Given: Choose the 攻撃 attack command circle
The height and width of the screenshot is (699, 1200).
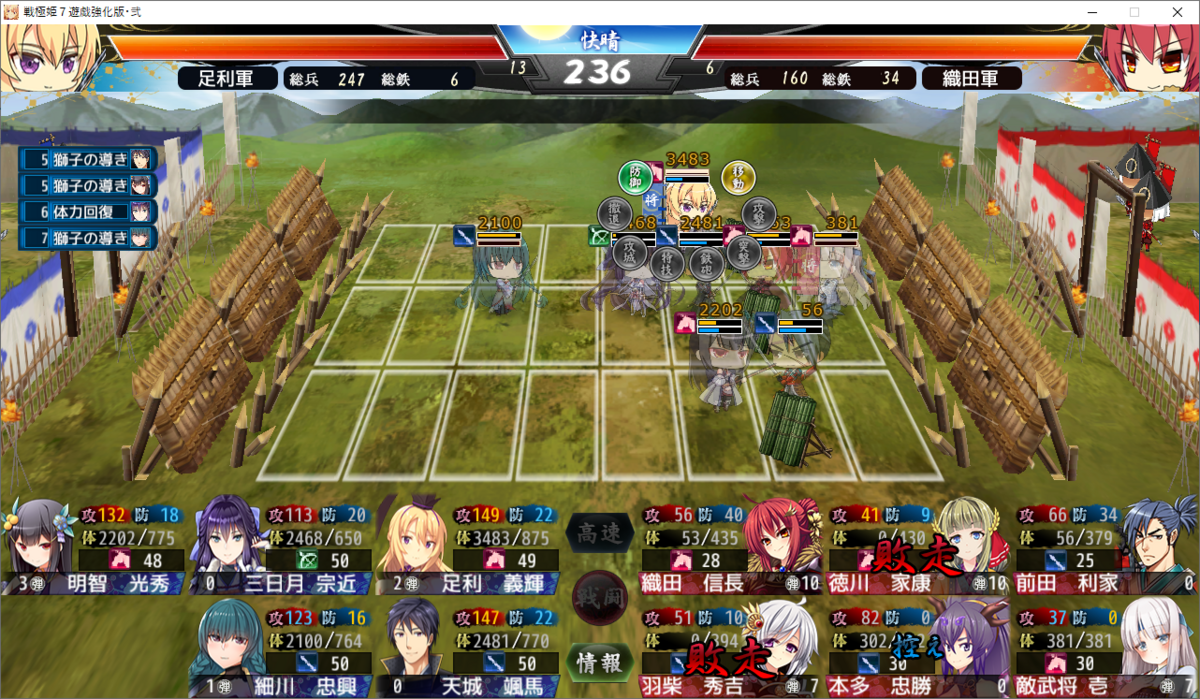Looking at the screenshot, I should (x=759, y=214).
